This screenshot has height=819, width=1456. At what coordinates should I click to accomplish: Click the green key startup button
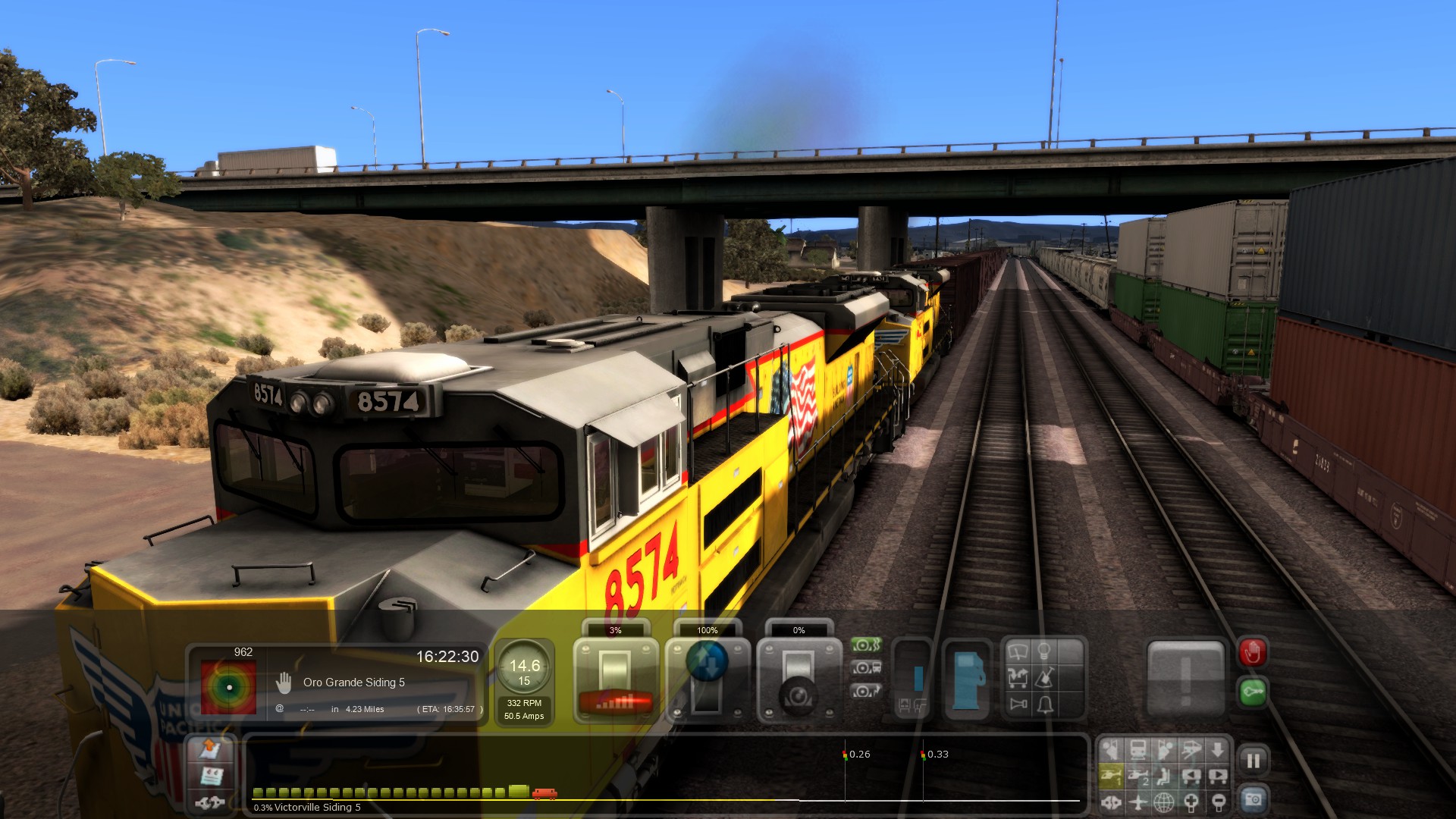pos(1252,692)
